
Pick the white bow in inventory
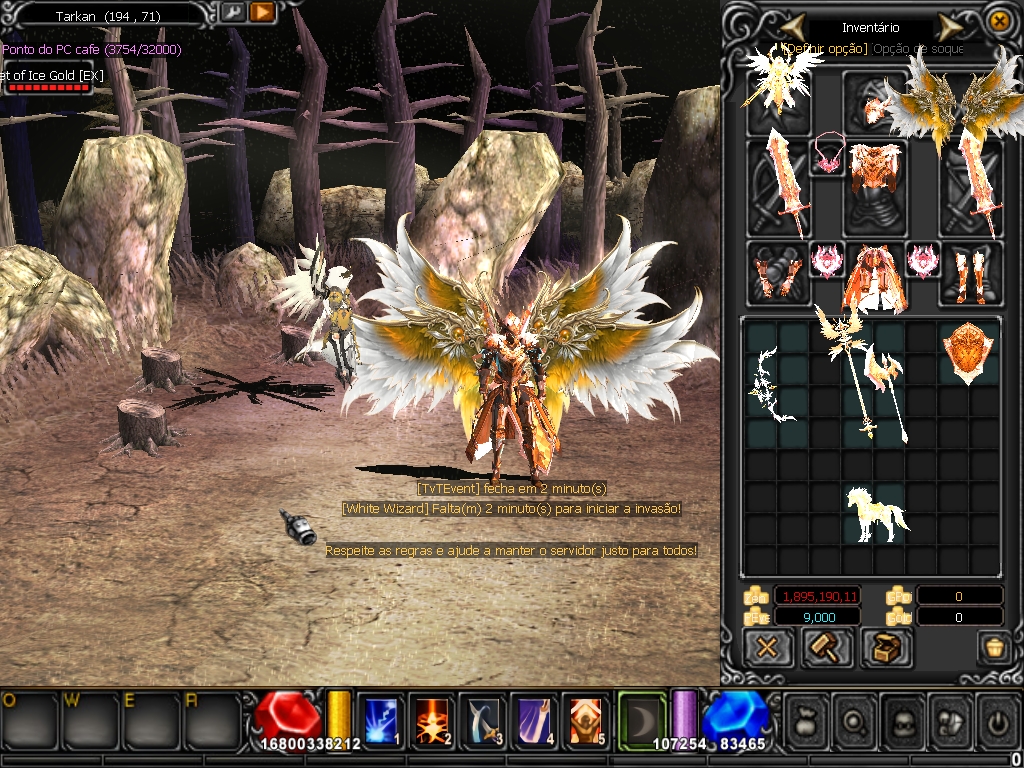[x=771, y=384]
